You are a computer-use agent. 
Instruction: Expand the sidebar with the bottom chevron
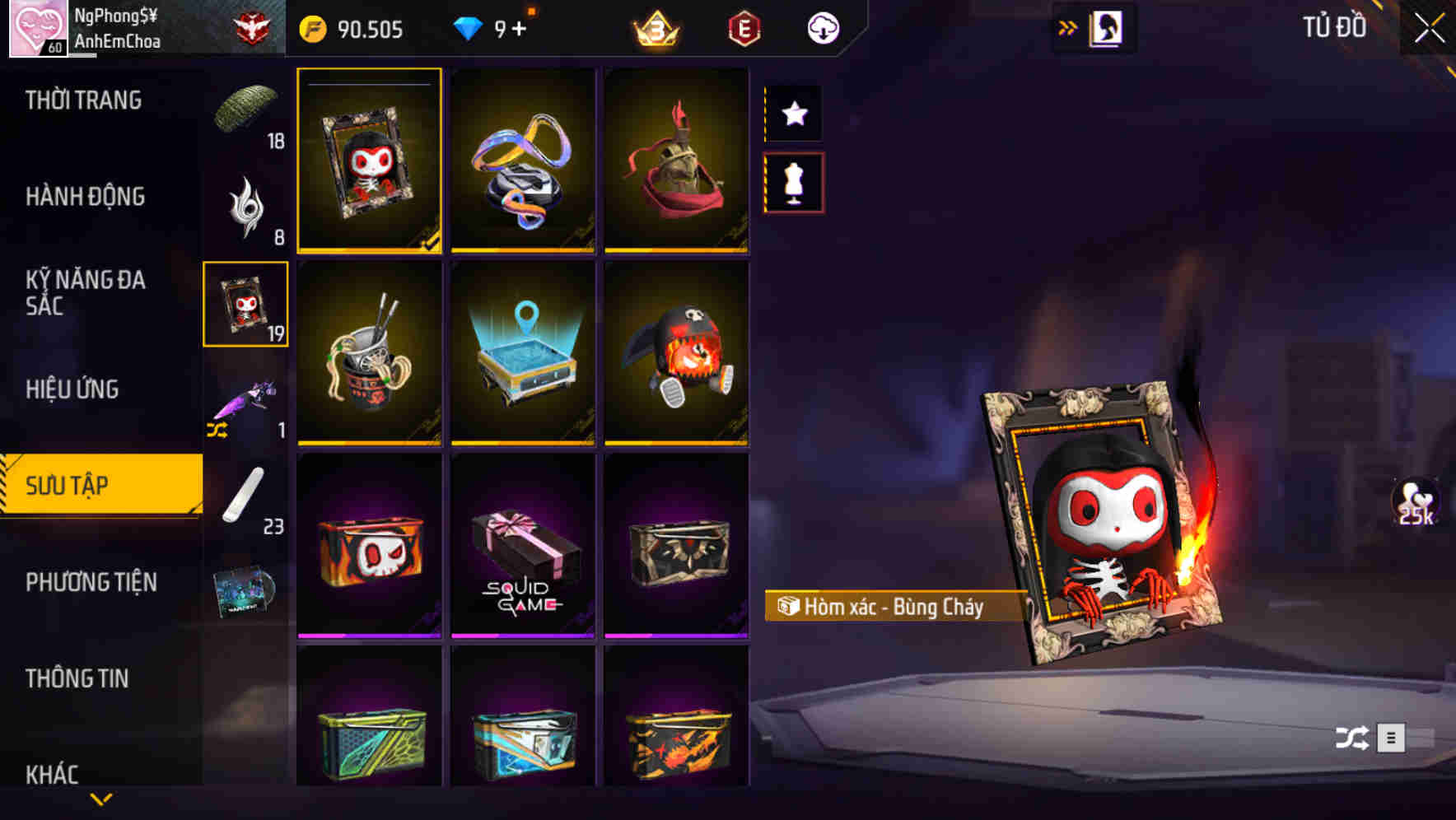click(x=100, y=799)
